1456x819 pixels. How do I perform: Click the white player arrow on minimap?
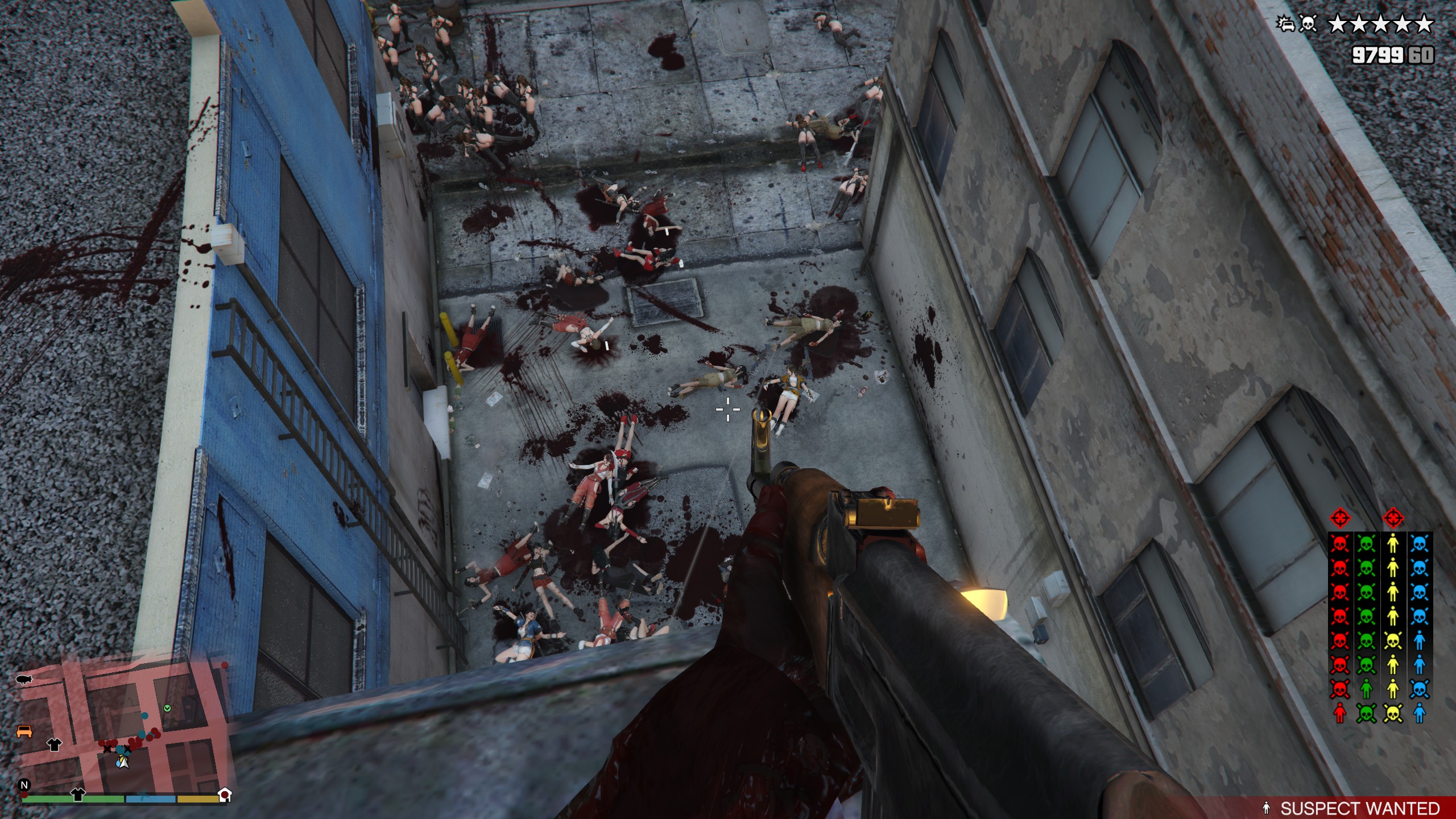[122, 762]
